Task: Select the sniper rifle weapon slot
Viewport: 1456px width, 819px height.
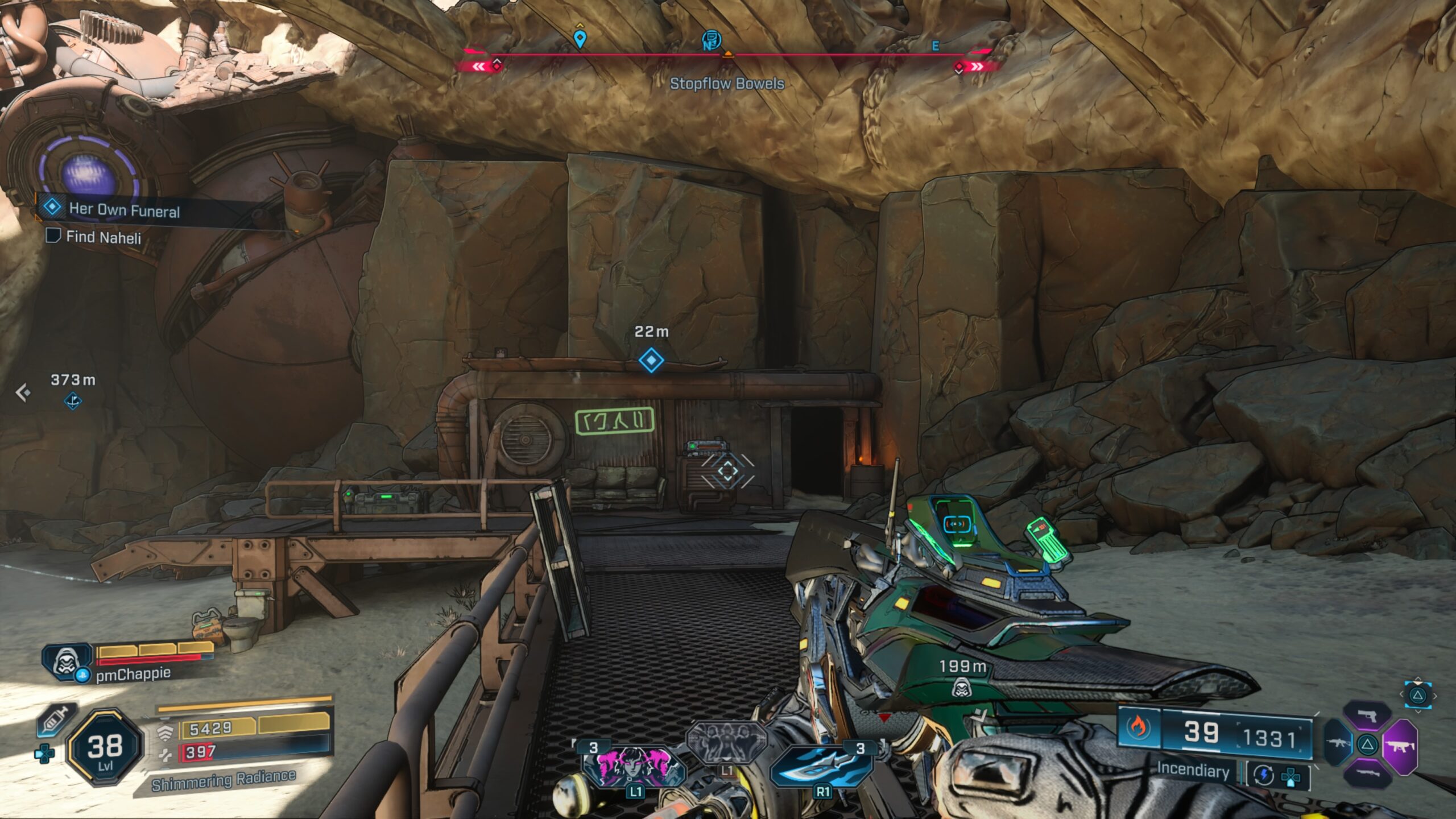Action: click(1368, 772)
